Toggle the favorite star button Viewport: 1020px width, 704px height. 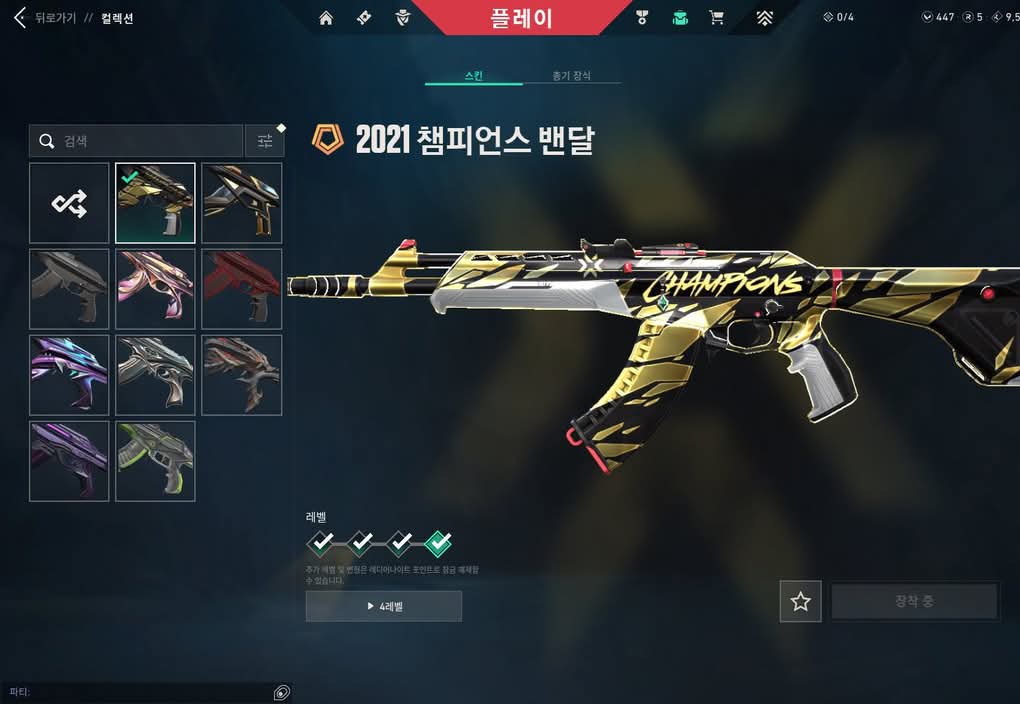click(x=800, y=602)
